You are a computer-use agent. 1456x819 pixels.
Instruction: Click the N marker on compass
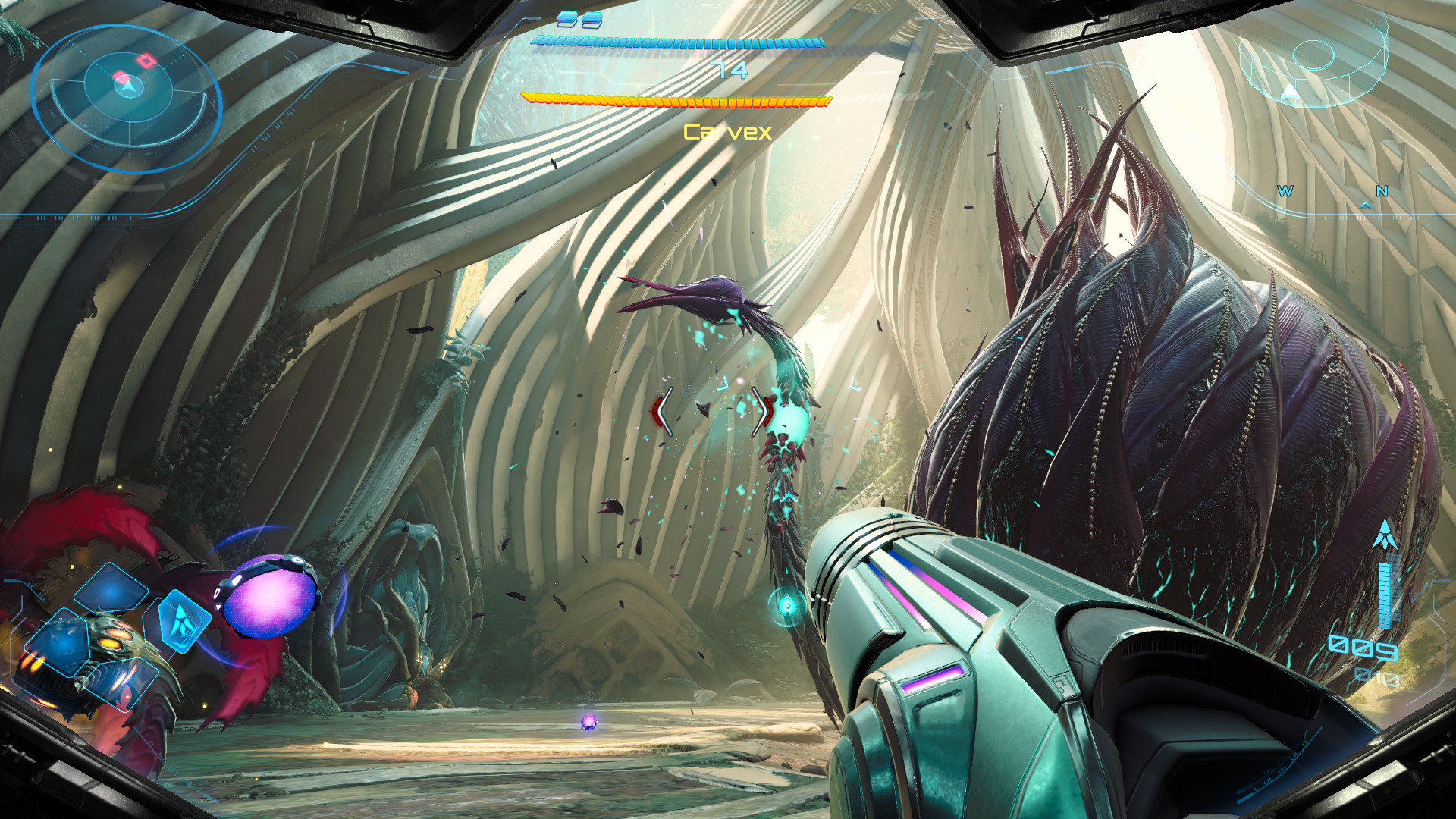[x=1382, y=192]
